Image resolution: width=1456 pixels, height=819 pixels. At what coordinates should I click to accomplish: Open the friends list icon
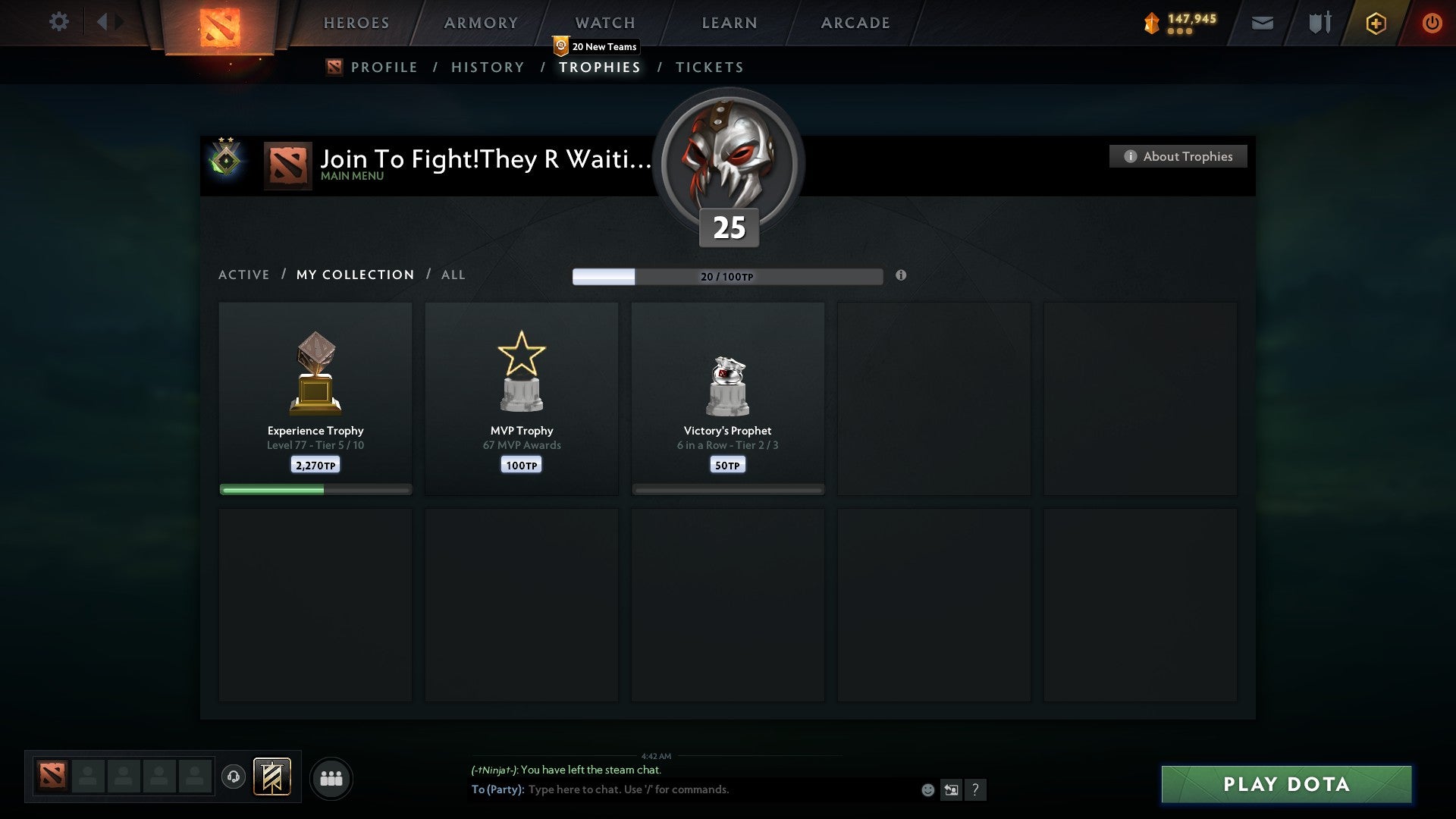[331, 777]
